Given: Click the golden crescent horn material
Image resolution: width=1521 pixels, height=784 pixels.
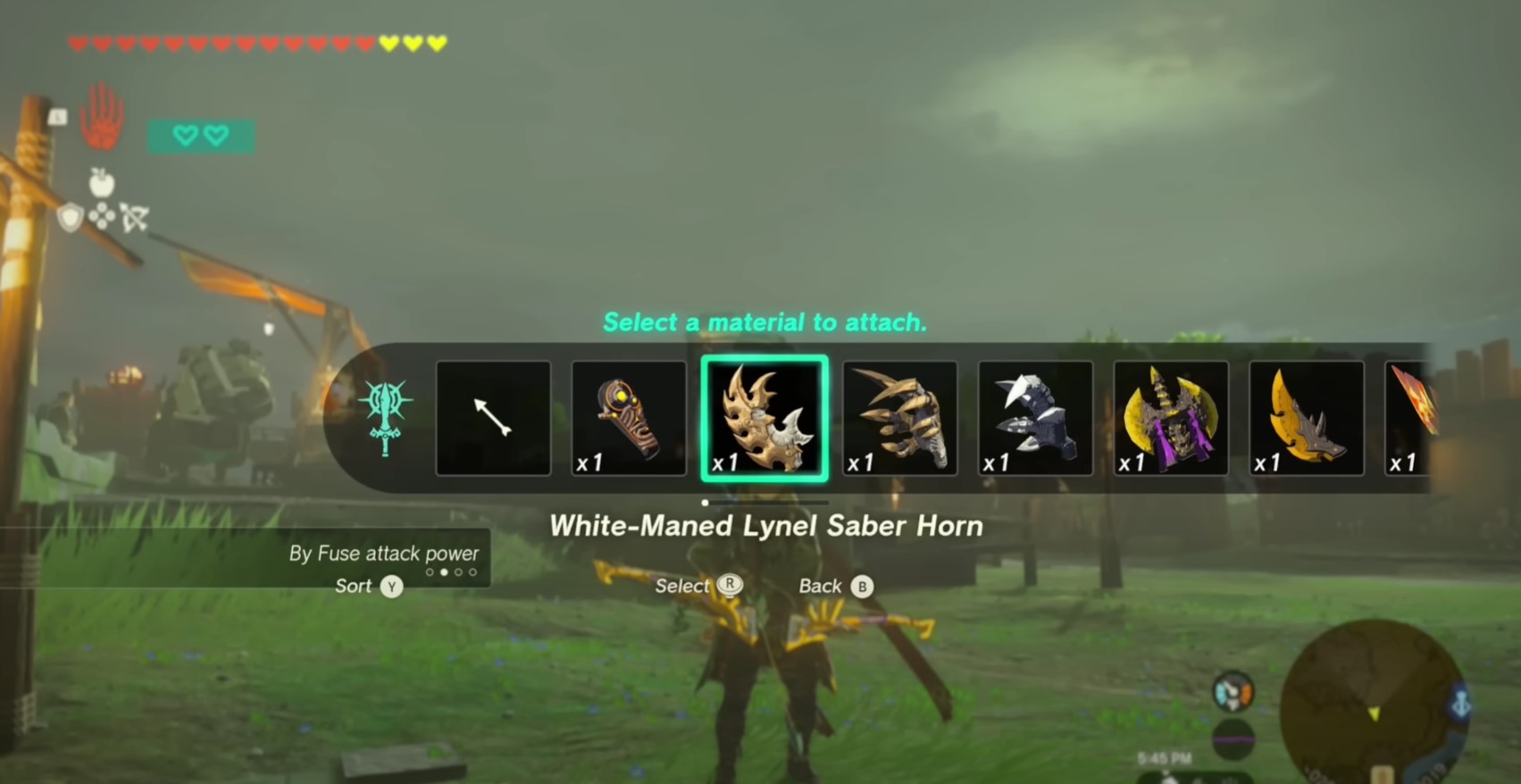Looking at the screenshot, I should coord(1307,418).
